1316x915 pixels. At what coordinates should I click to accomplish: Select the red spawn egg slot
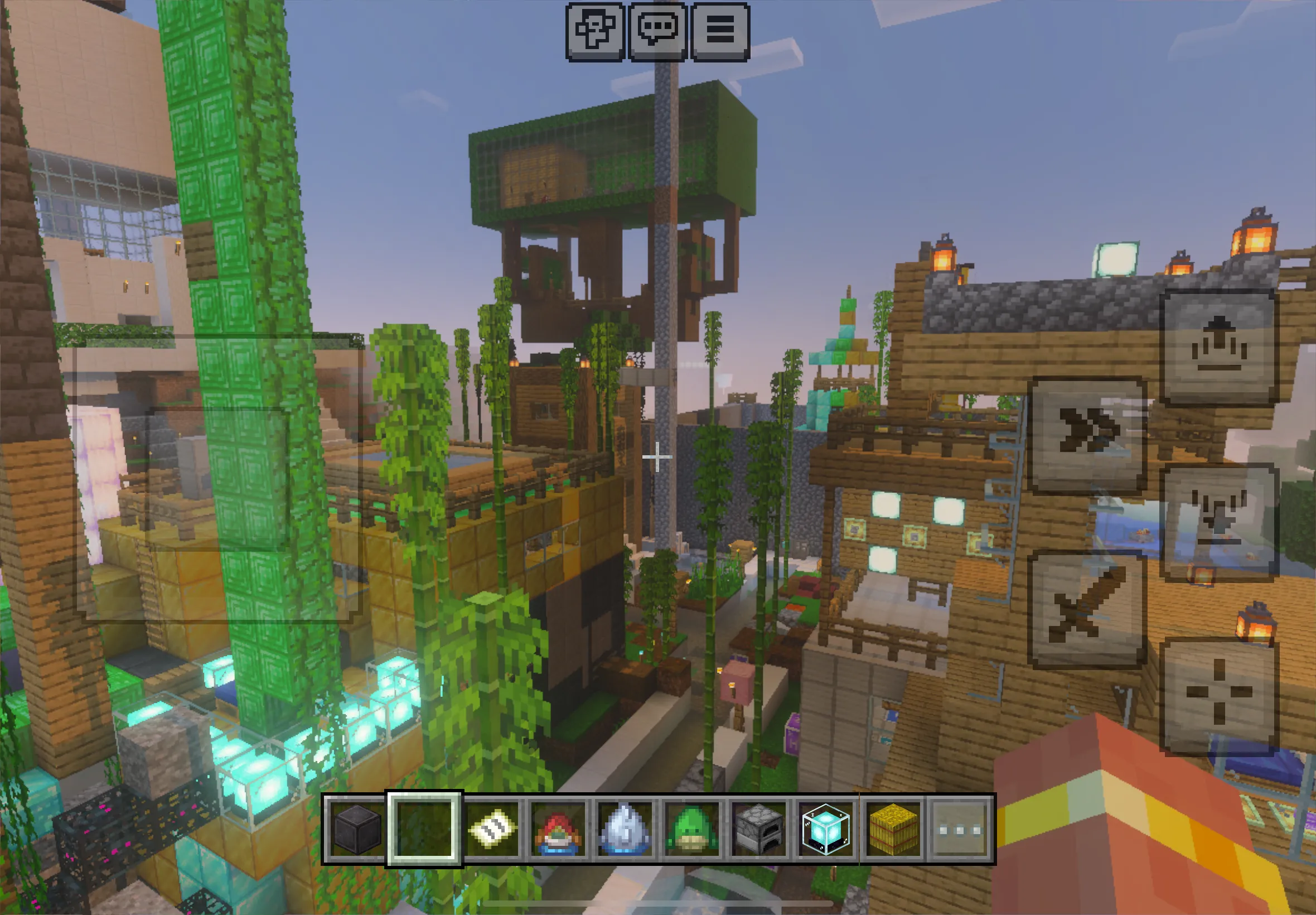[x=558, y=829]
